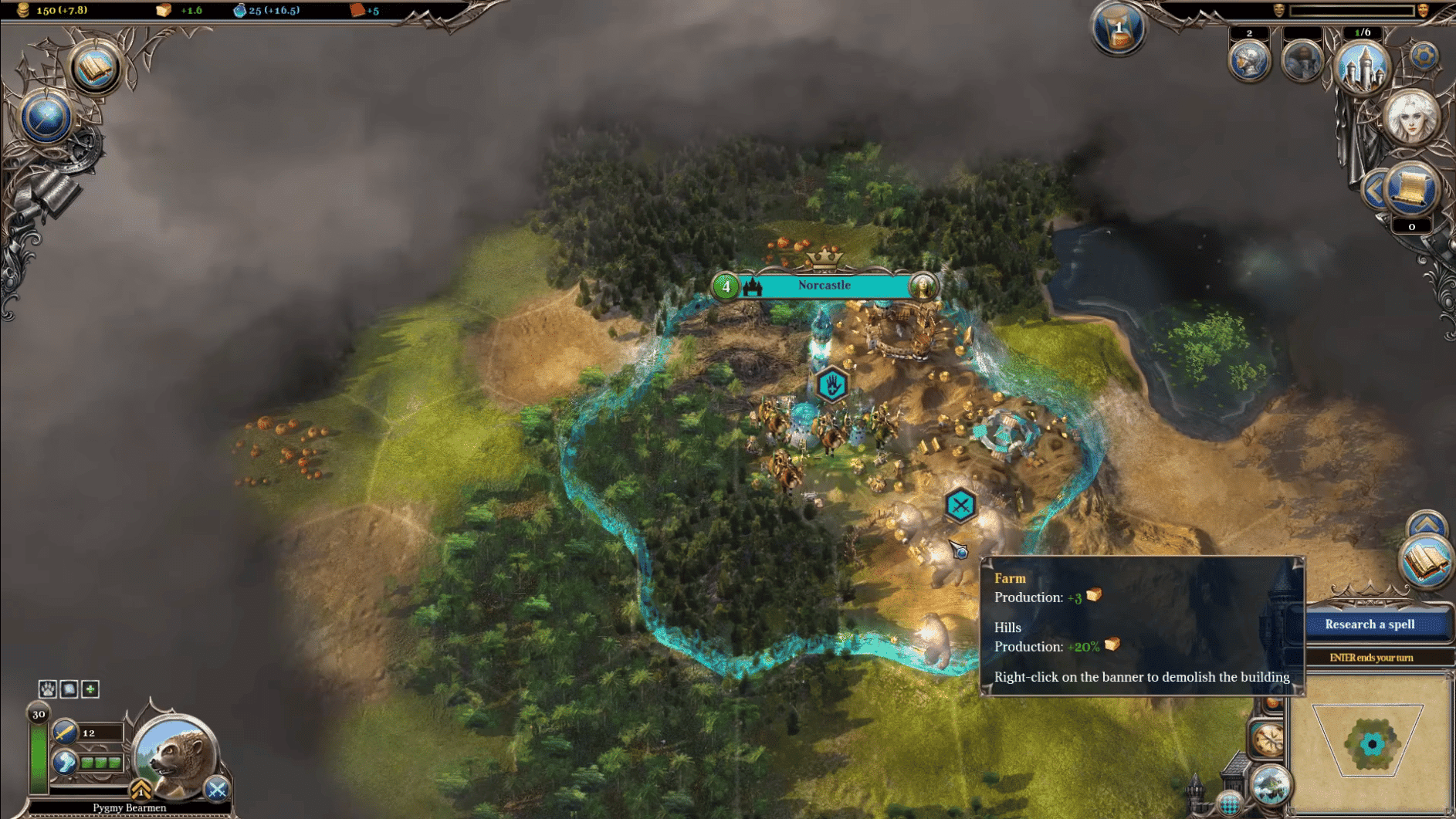Image resolution: width=1456 pixels, height=819 pixels.
Task: Click the hand hexagon marker on the city
Action: pyautogui.click(x=831, y=384)
